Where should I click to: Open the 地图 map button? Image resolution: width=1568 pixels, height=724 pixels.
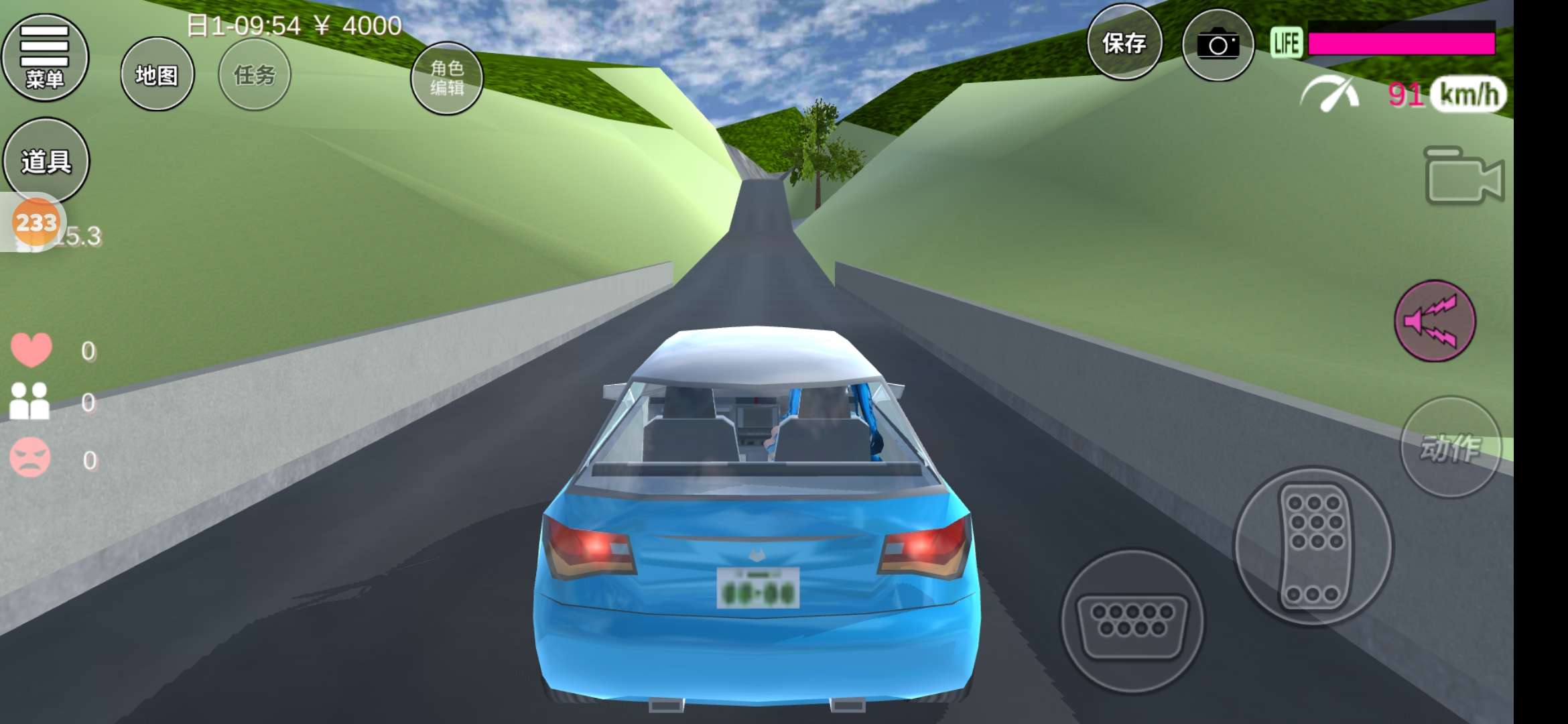[x=157, y=74]
